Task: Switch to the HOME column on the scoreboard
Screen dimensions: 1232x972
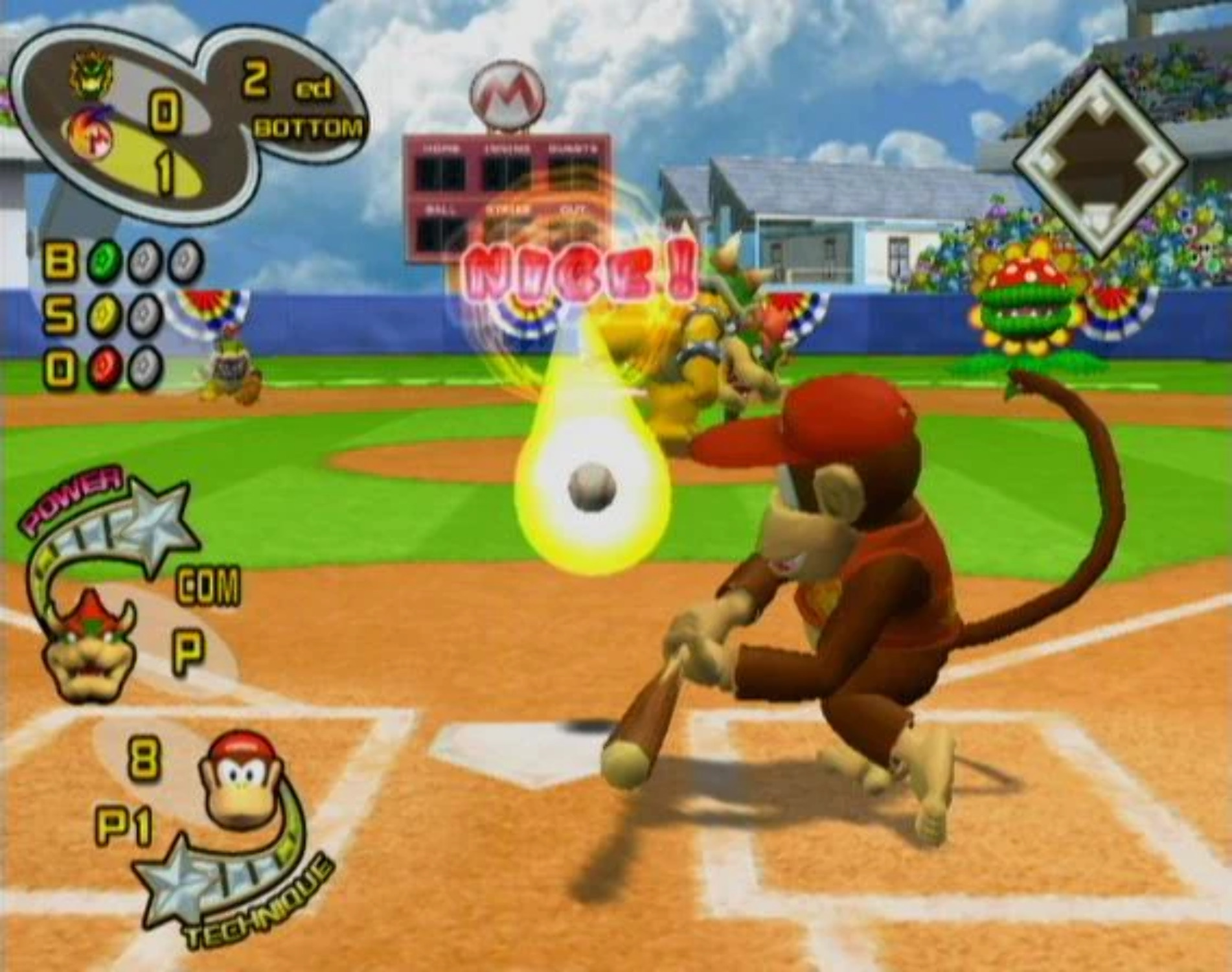Action: coord(440,148)
